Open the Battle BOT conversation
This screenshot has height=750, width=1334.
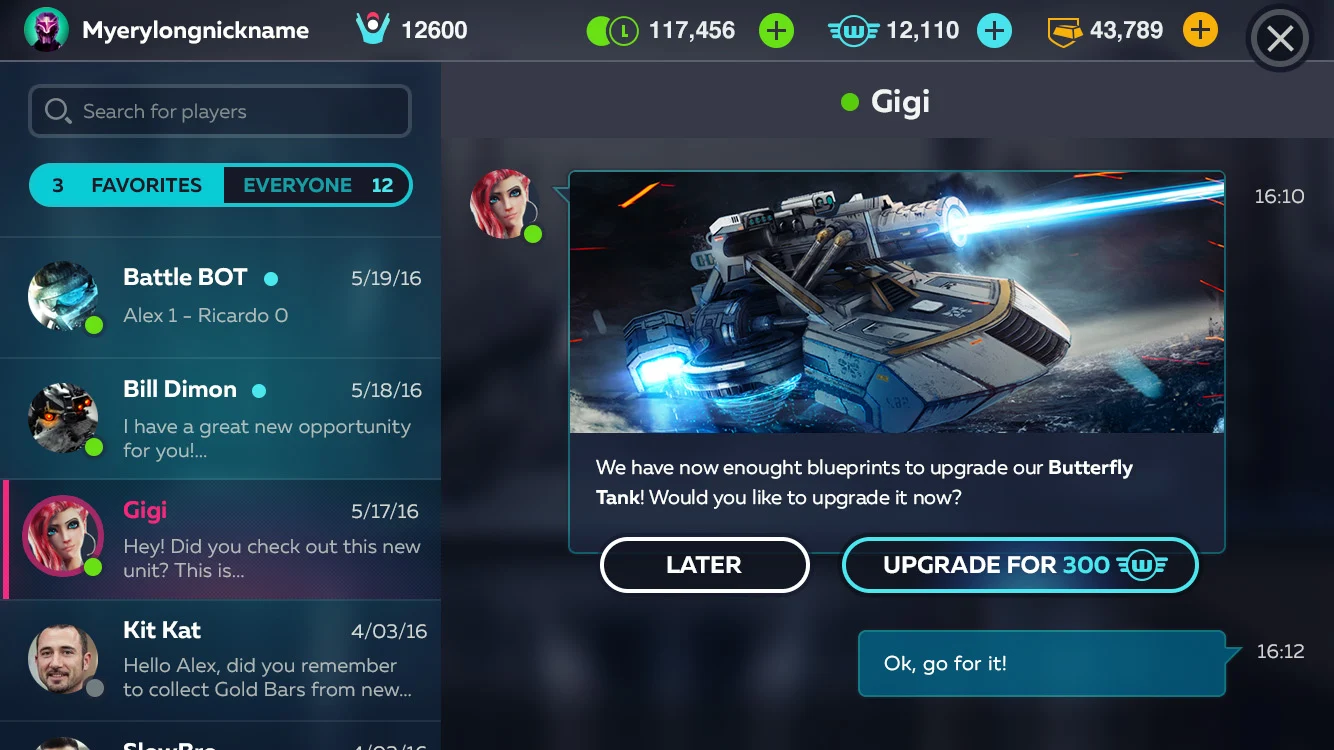click(x=220, y=297)
